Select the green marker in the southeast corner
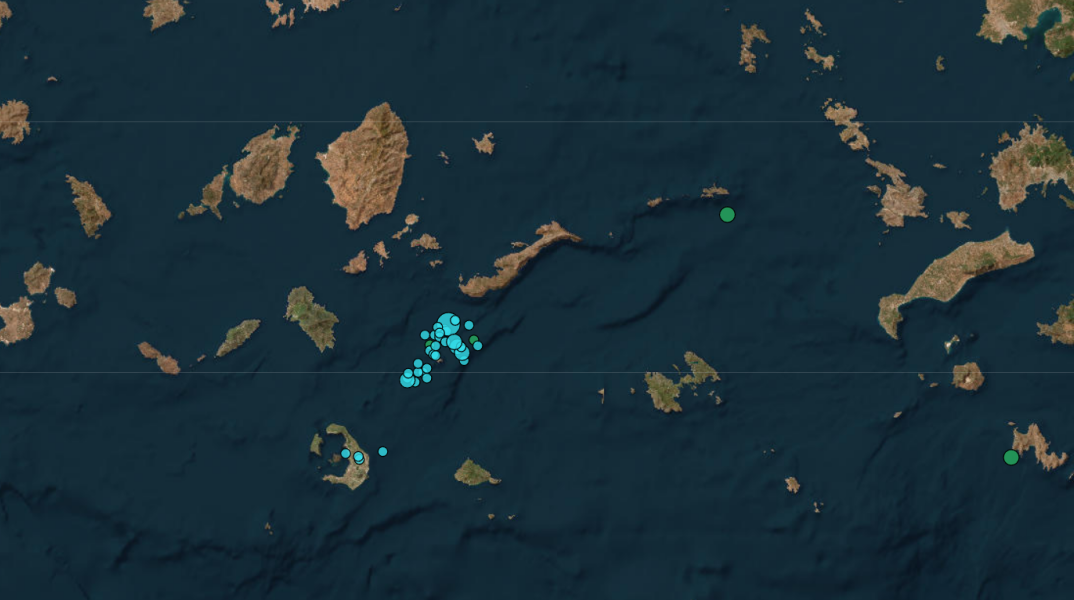Image resolution: width=1074 pixels, height=600 pixels. click(1011, 457)
